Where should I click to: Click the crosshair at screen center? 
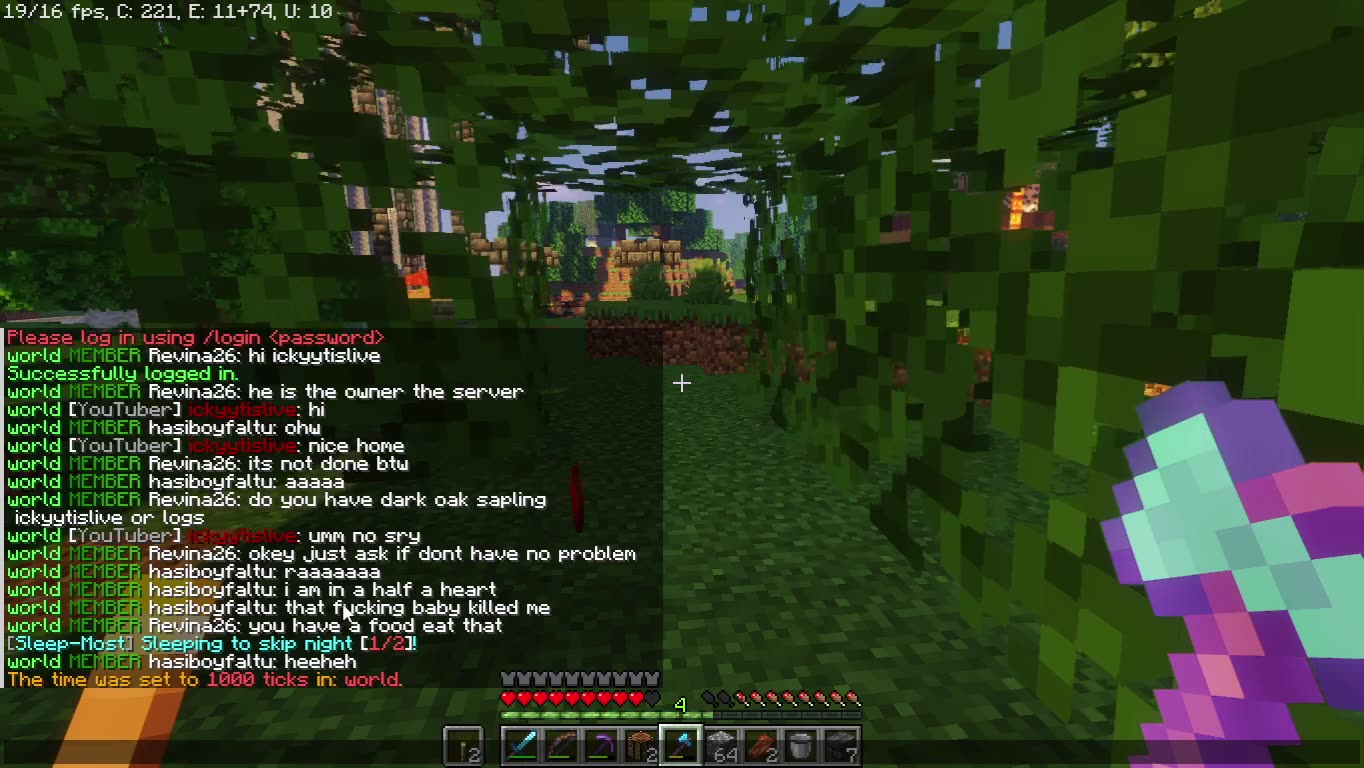tap(682, 383)
